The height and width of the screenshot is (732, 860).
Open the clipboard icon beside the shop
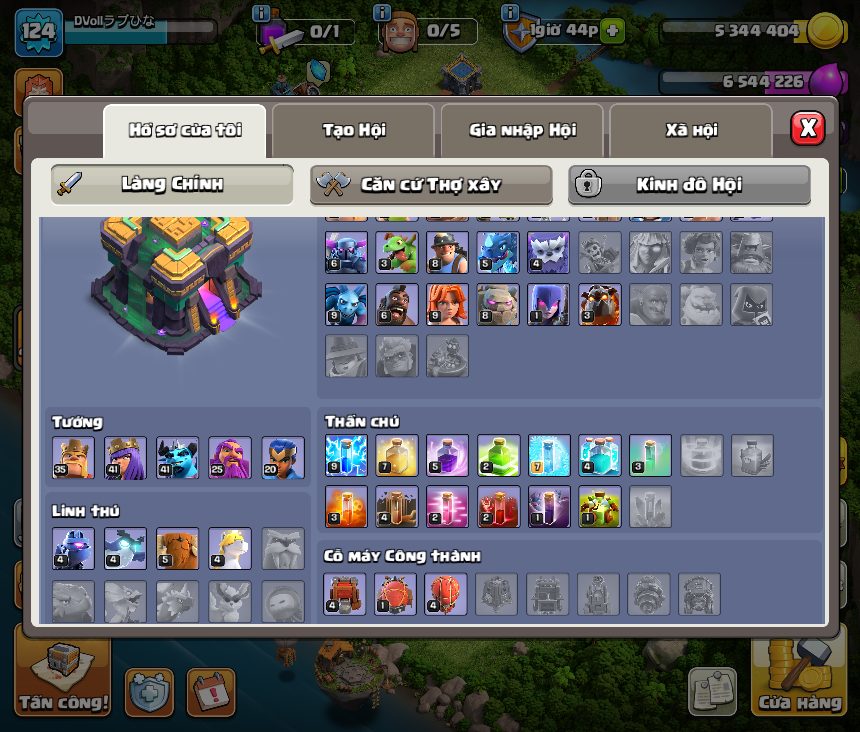pos(712,692)
